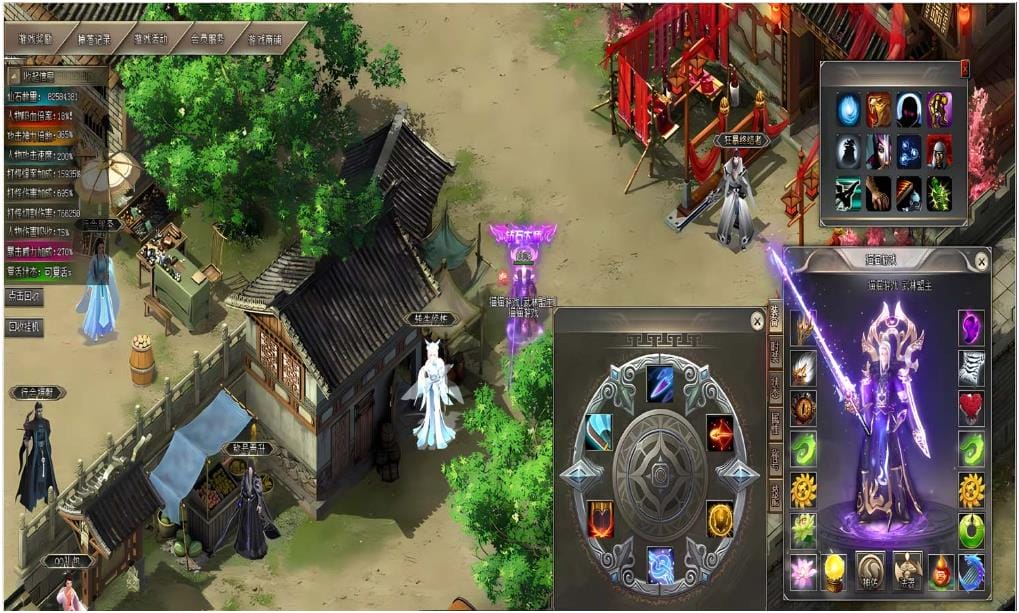The image size is (1019, 613).
Task: Close the circular rune wheel panel
Action: (x=757, y=322)
